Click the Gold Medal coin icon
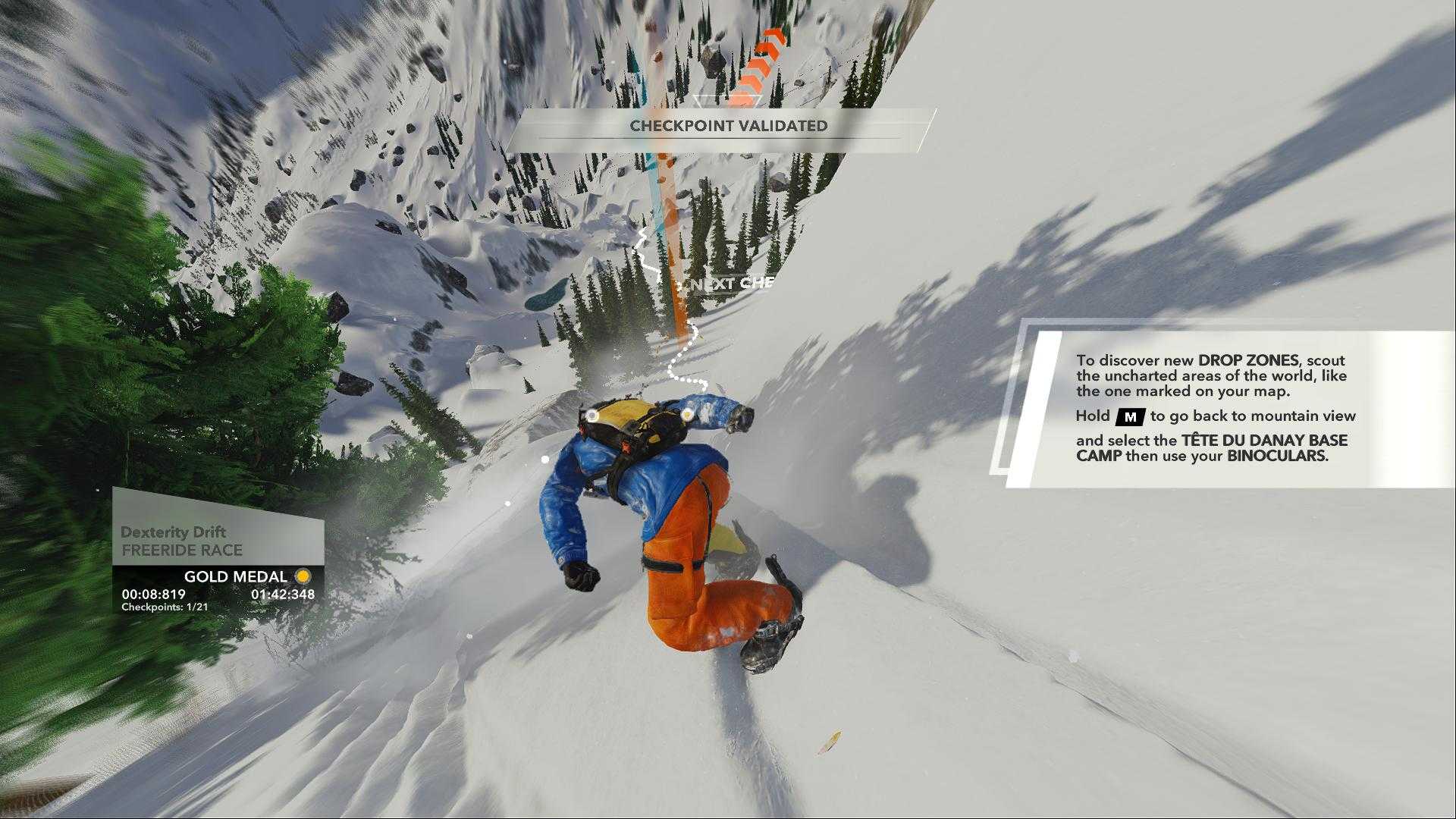1456x819 pixels. point(303,576)
